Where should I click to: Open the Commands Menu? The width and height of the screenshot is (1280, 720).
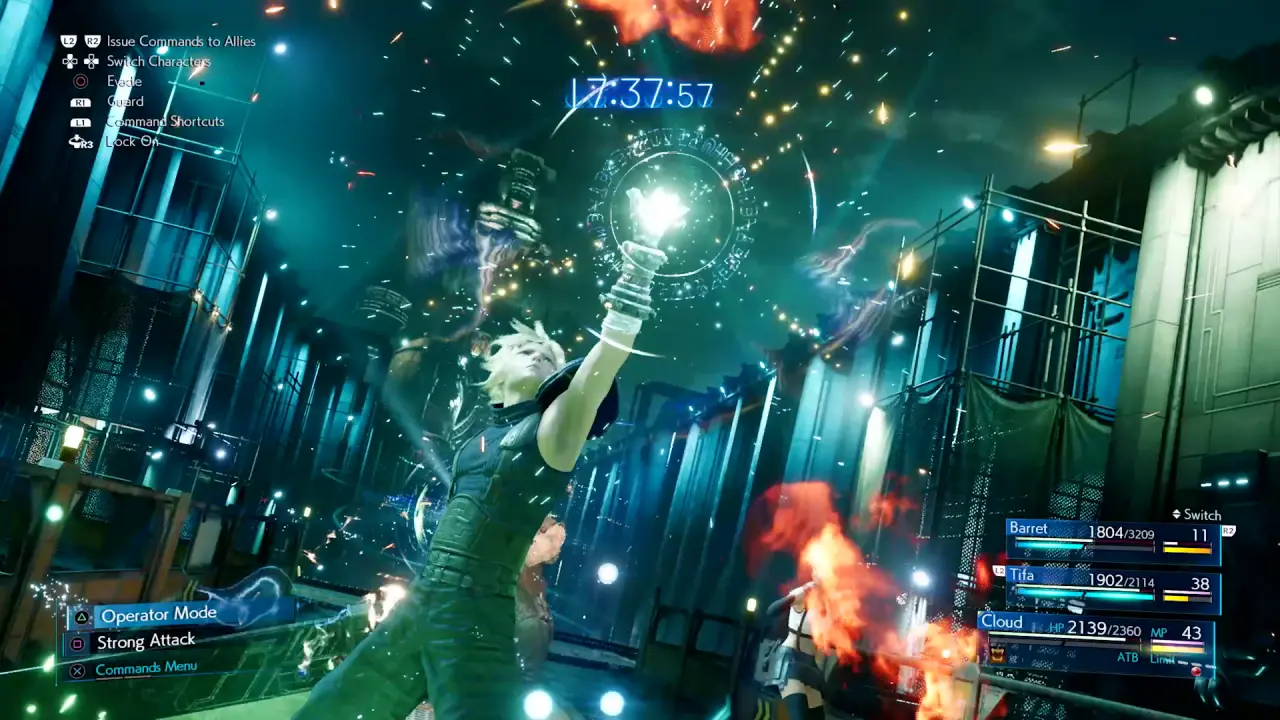pos(146,668)
